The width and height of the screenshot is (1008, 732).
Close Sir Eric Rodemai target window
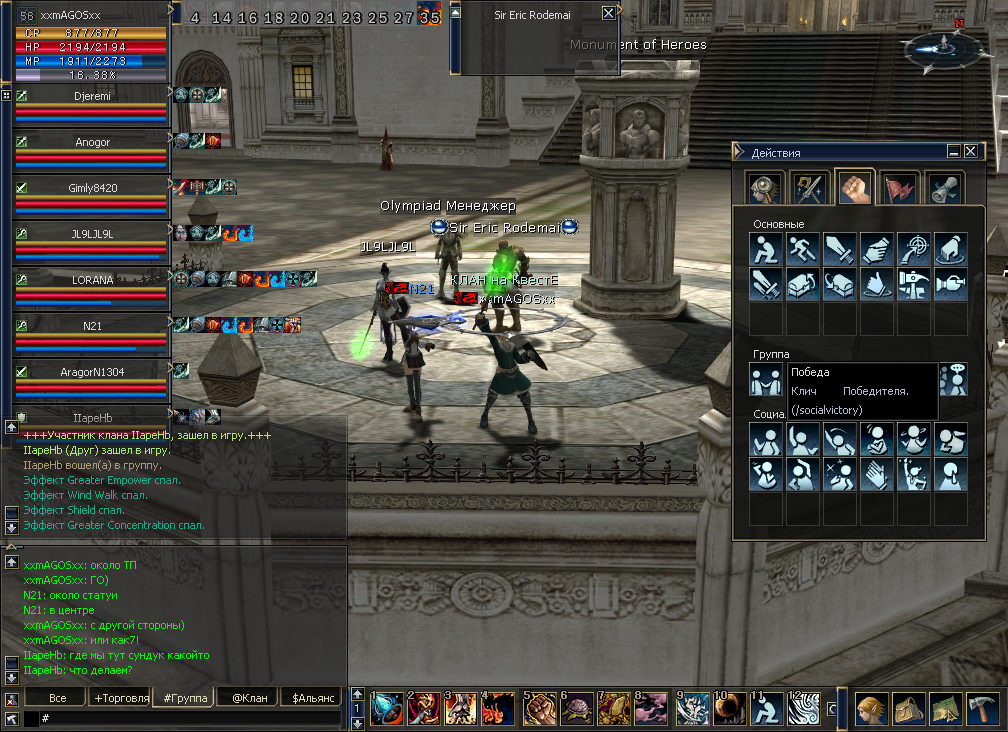point(609,14)
